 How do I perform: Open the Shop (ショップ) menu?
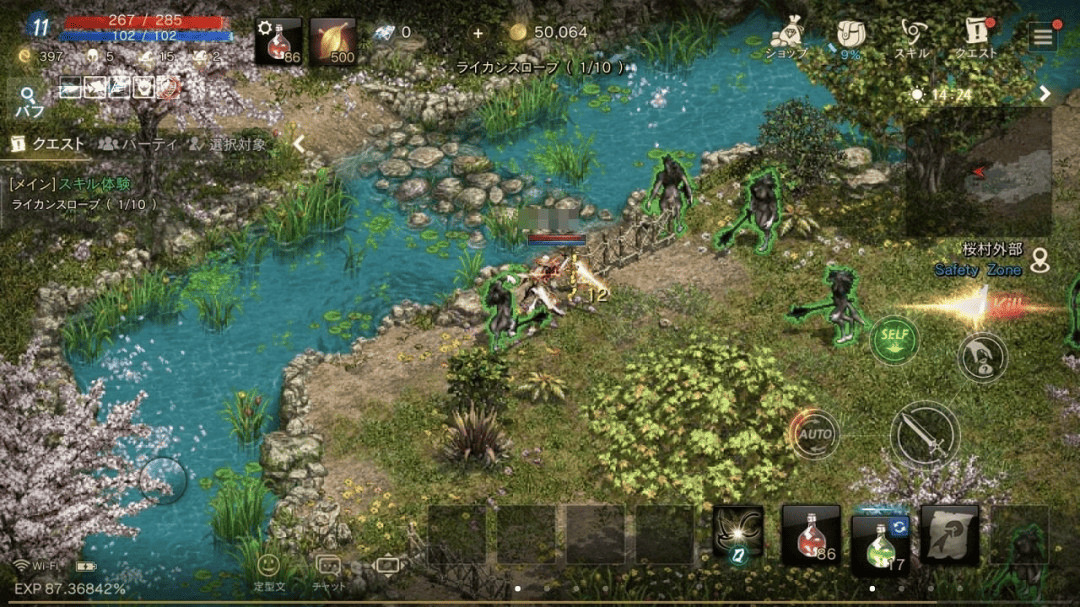tap(786, 37)
